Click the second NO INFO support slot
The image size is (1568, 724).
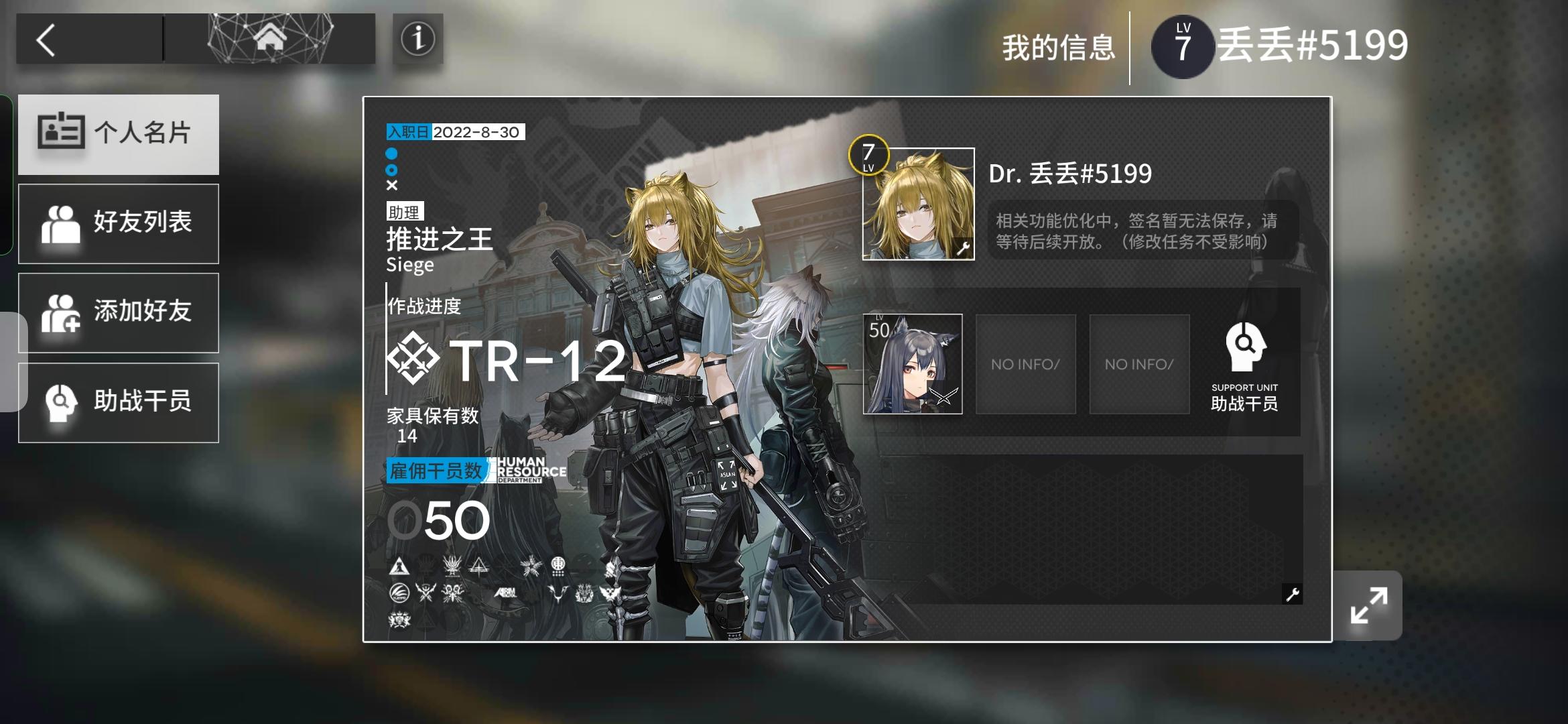click(x=1139, y=363)
